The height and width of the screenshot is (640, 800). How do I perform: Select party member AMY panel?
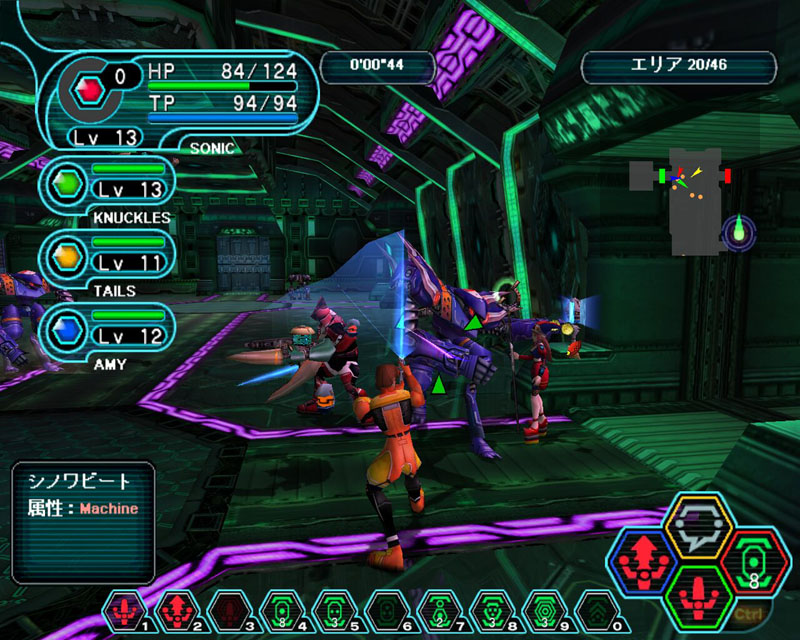(x=108, y=330)
